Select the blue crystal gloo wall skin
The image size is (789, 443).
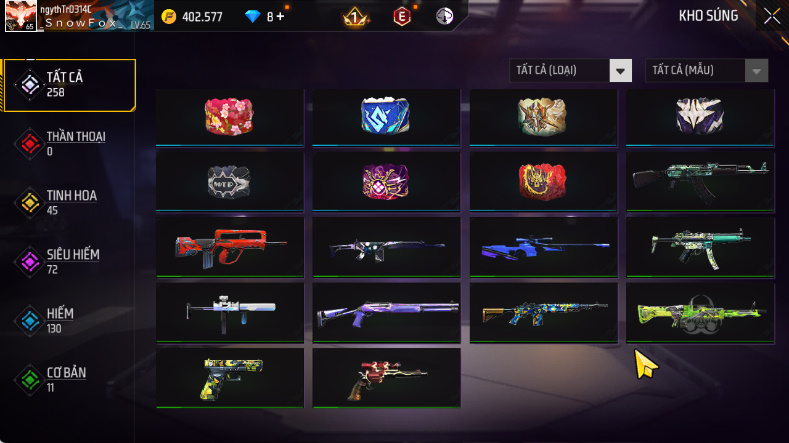pyautogui.click(x=386, y=116)
